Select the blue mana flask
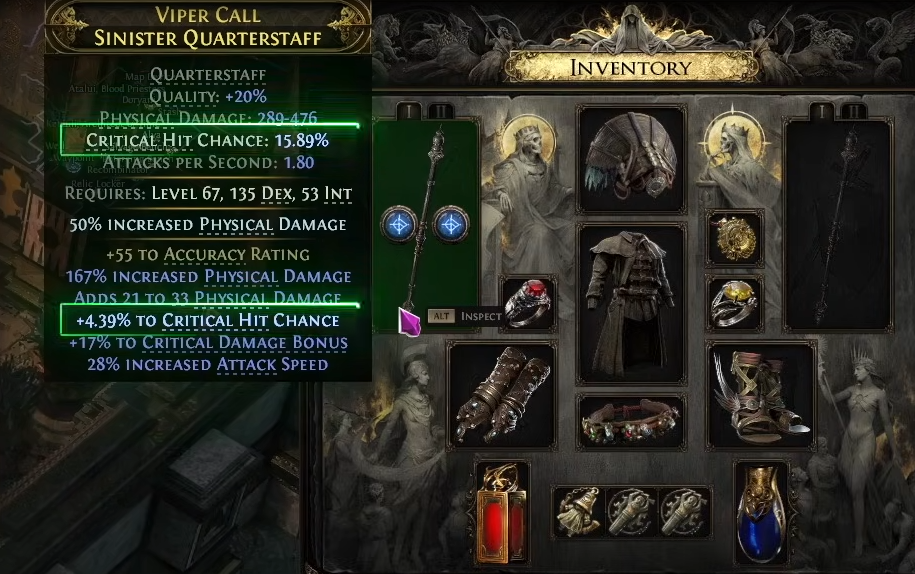This screenshot has width=915, height=574. tap(762, 511)
